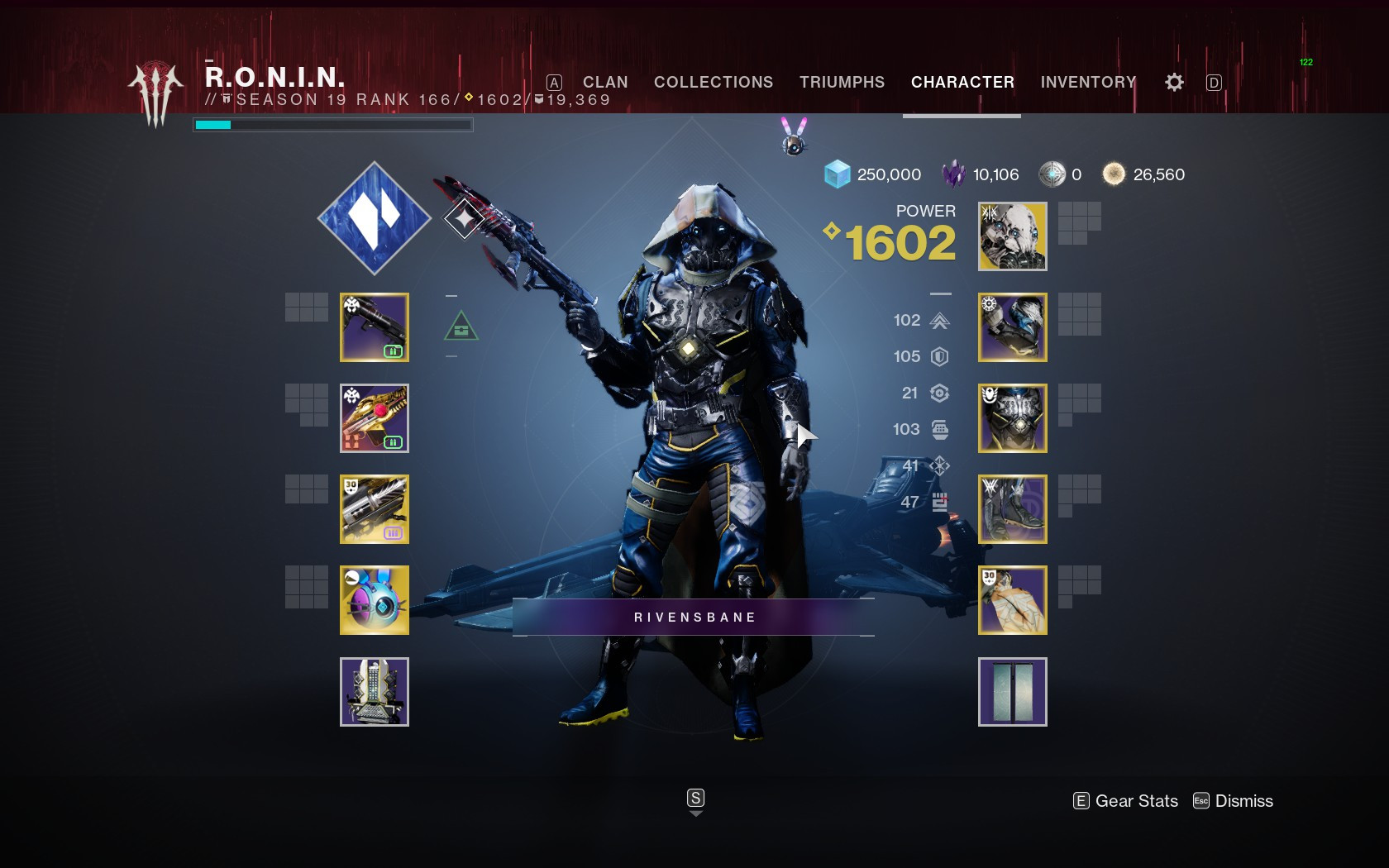Choose the chest armor slot
The image size is (1389, 868).
(x=1013, y=418)
